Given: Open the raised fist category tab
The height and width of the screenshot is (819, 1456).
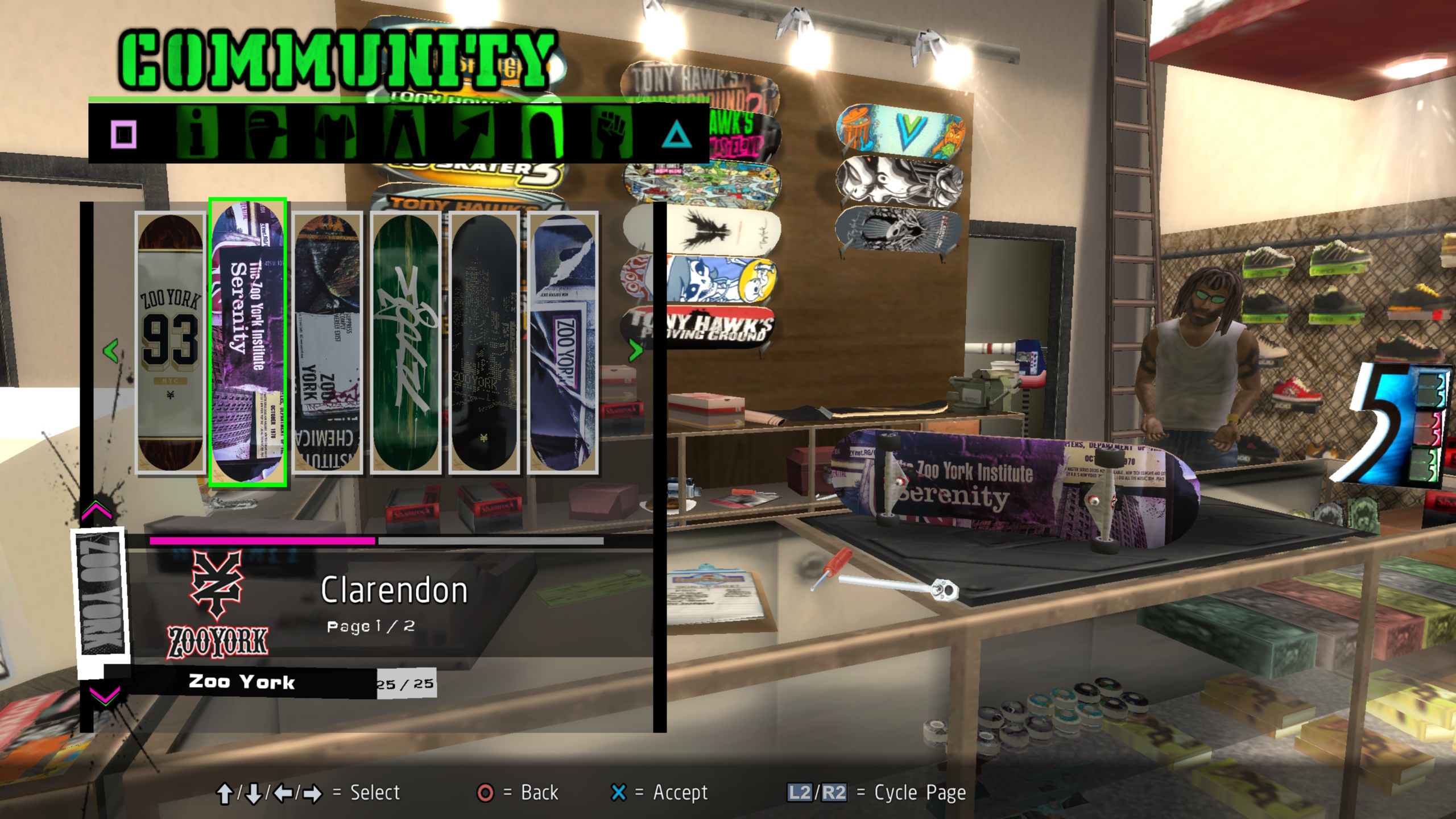Looking at the screenshot, I should coord(612,134).
